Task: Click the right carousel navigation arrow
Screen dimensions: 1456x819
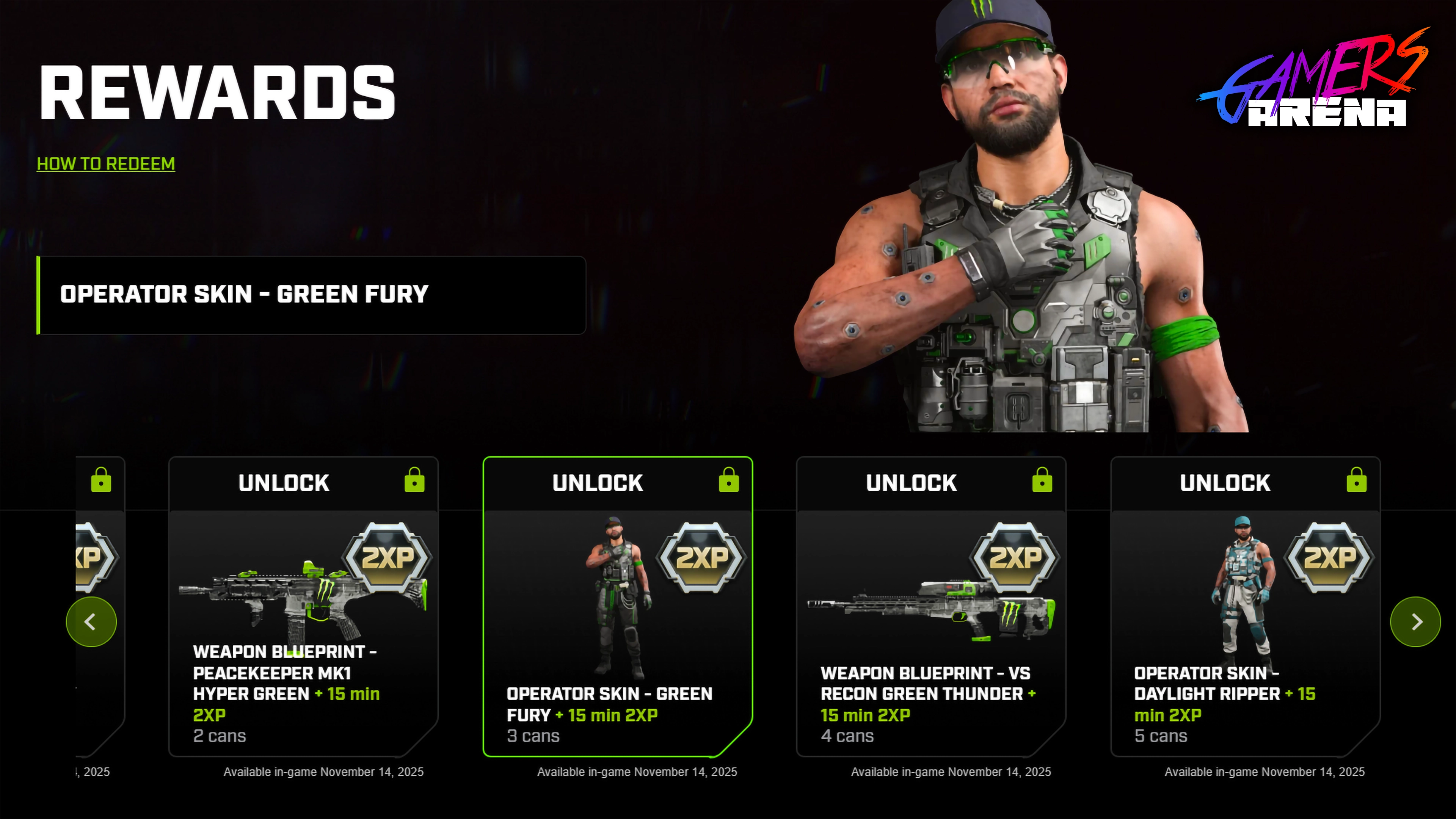Action: point(1415,621)
